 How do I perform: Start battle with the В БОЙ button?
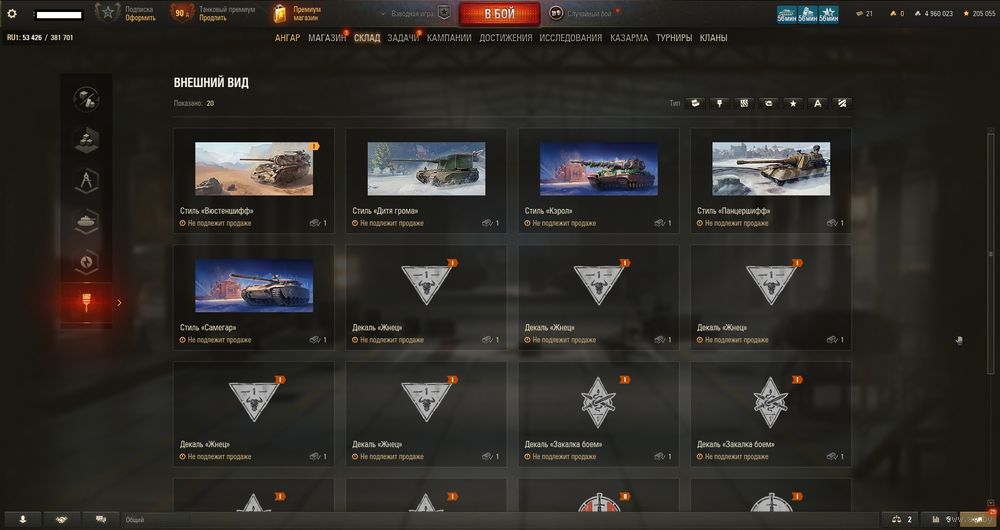coord(499,14)
